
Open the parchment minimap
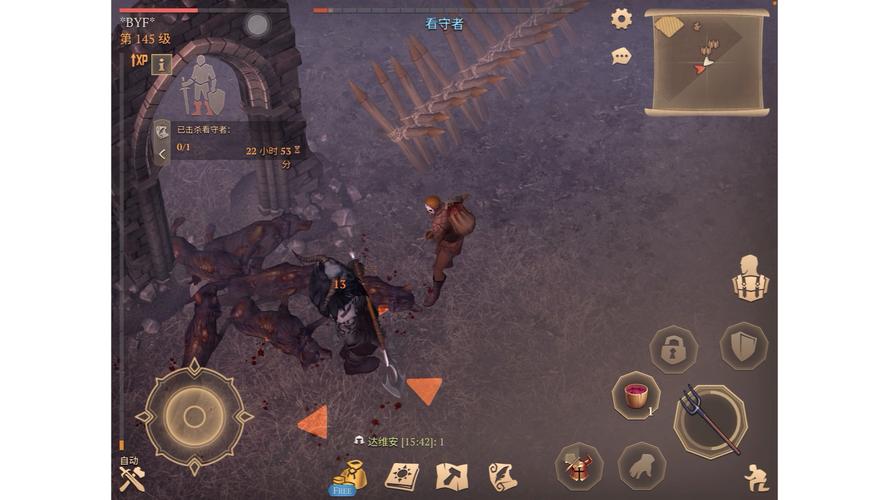[706, 60]
